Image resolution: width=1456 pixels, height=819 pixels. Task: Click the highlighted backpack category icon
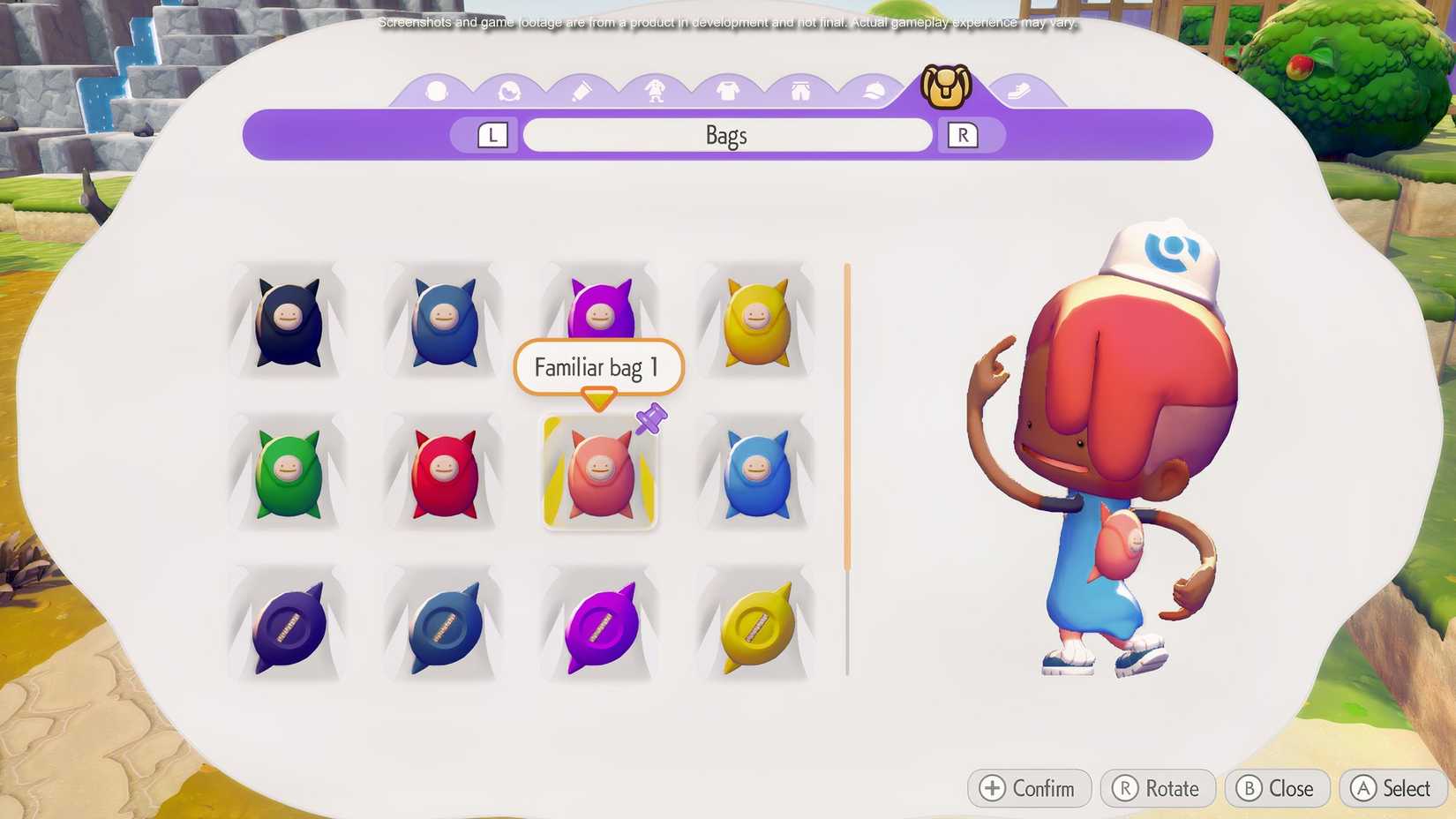[x=946, y=84]
